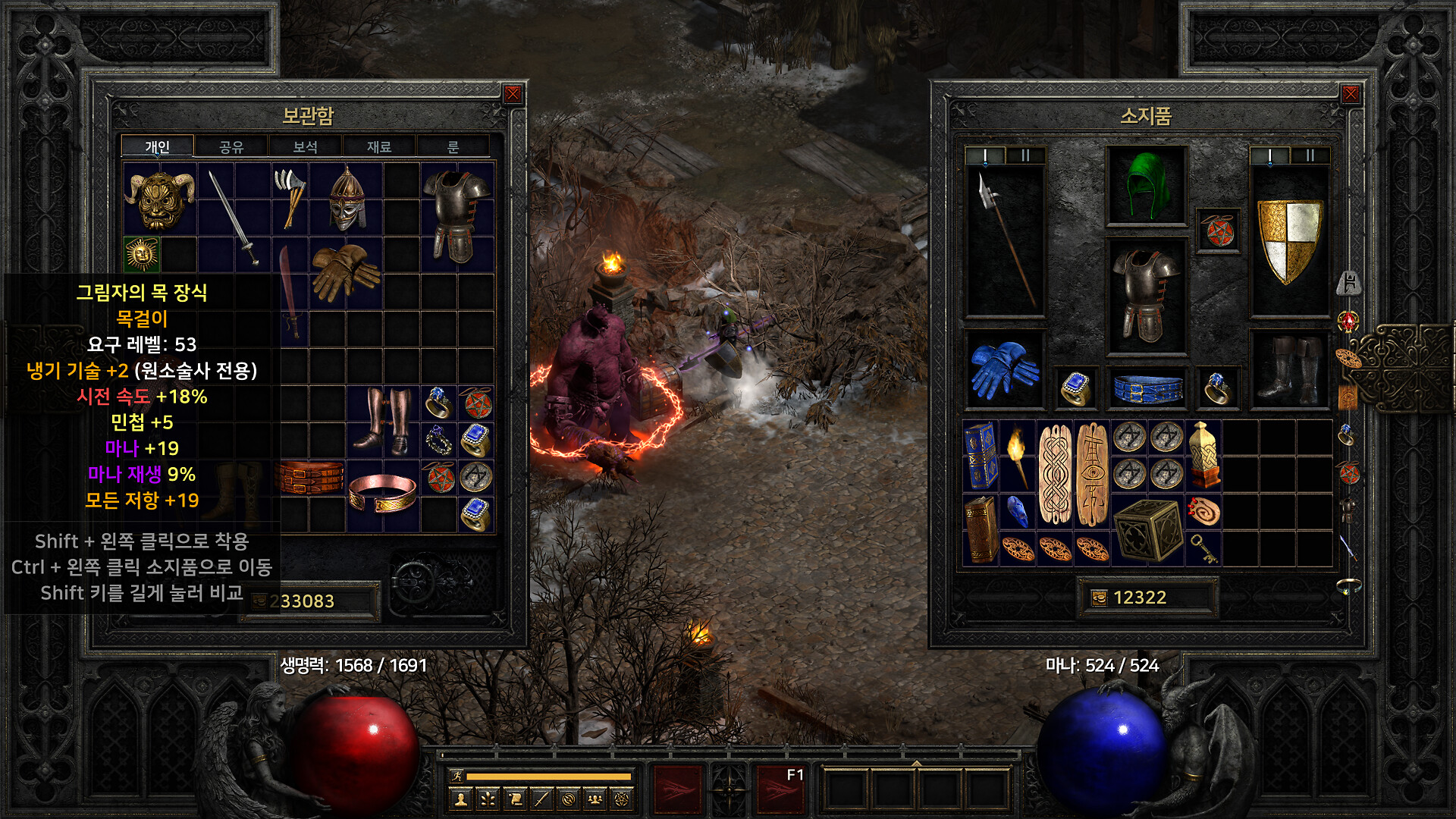Click the equipped spear weapon slot

click(1005, 239)
